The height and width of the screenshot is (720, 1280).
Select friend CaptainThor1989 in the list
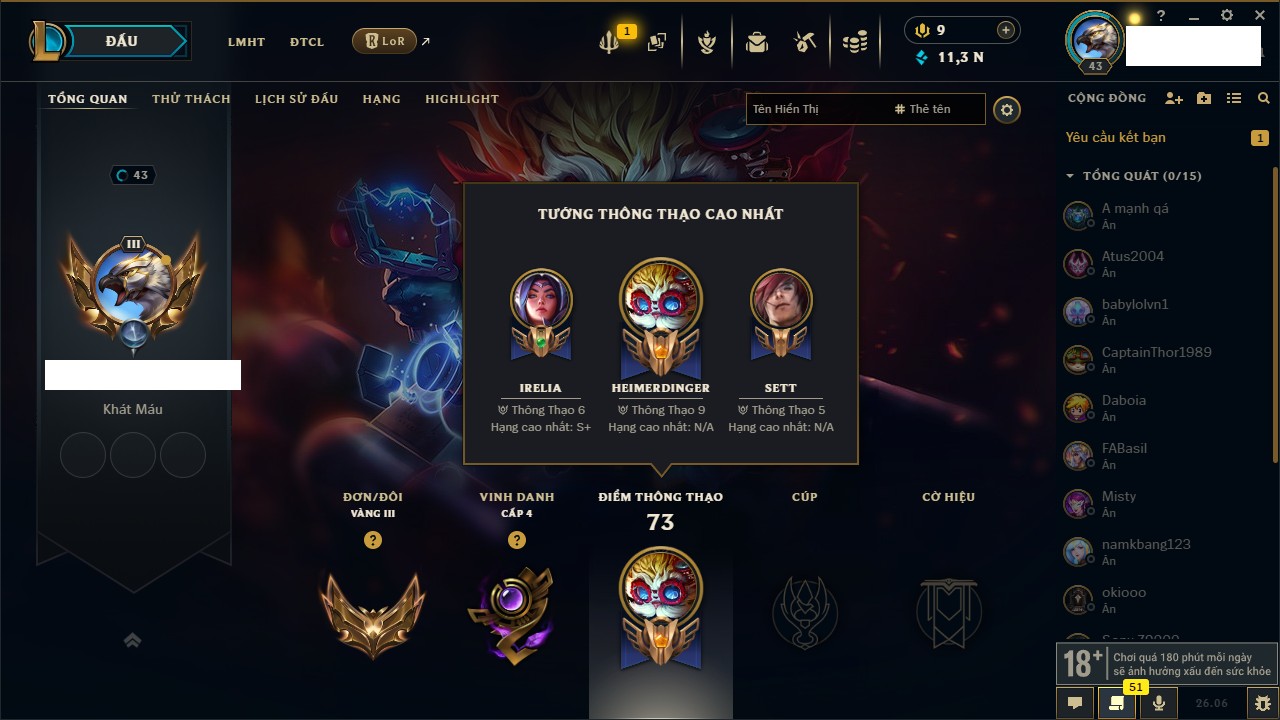click(x=1156, y=352)
